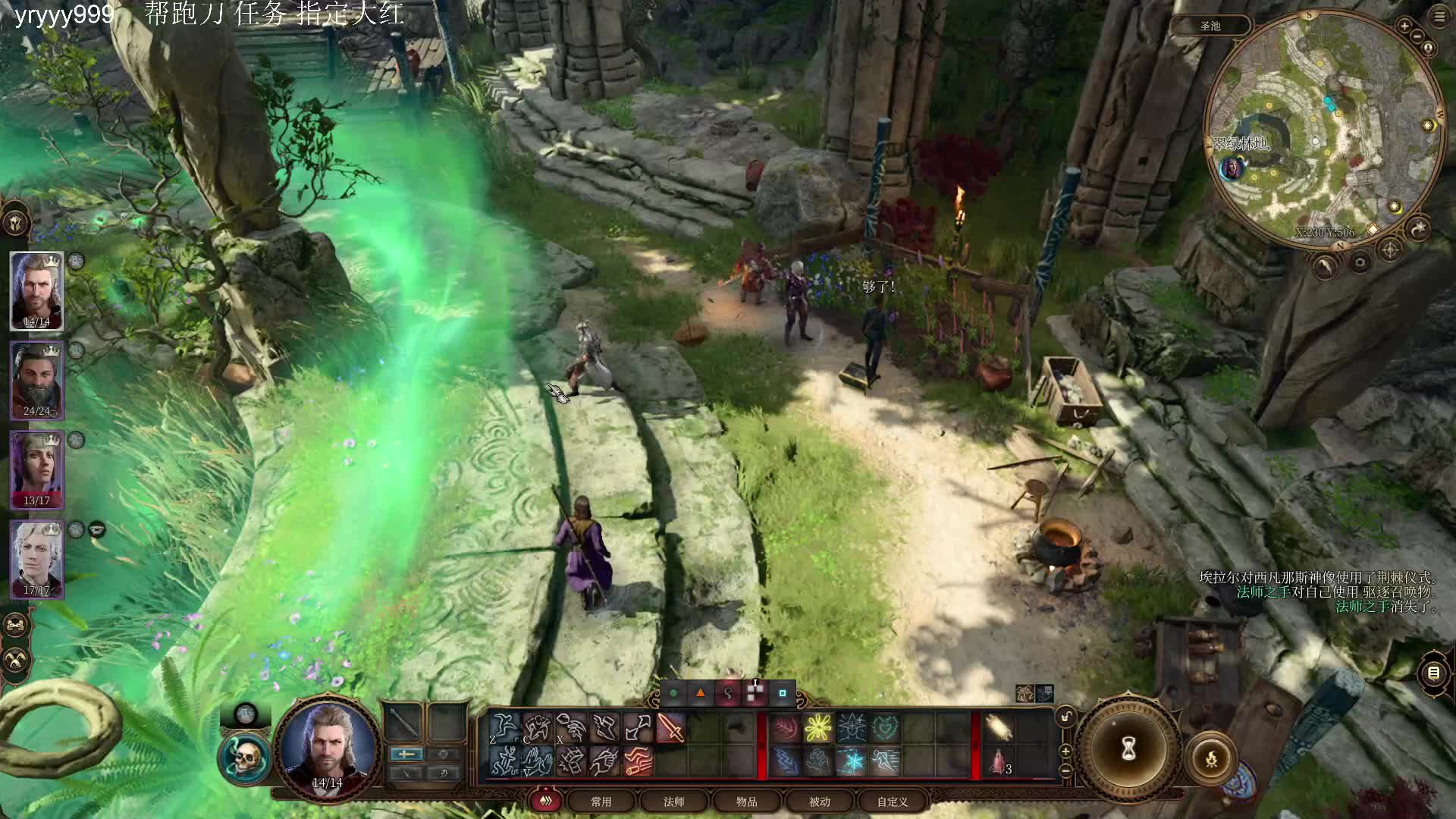The width and height of the screenshot is (1456, 819).
Task: Open the campfire rest menu
Action: coord(1211,758)
